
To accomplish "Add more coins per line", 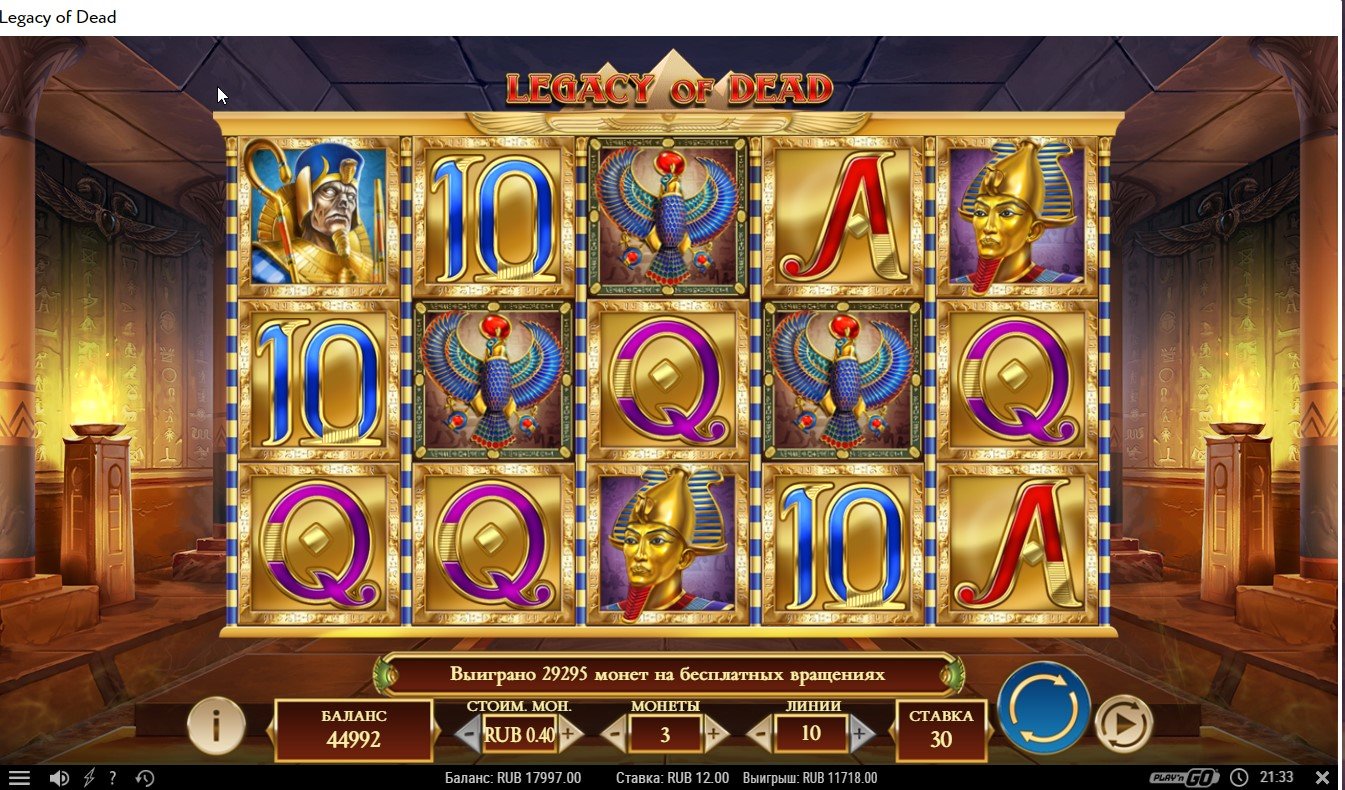I will pyautogui.click(x=714, y=735).
